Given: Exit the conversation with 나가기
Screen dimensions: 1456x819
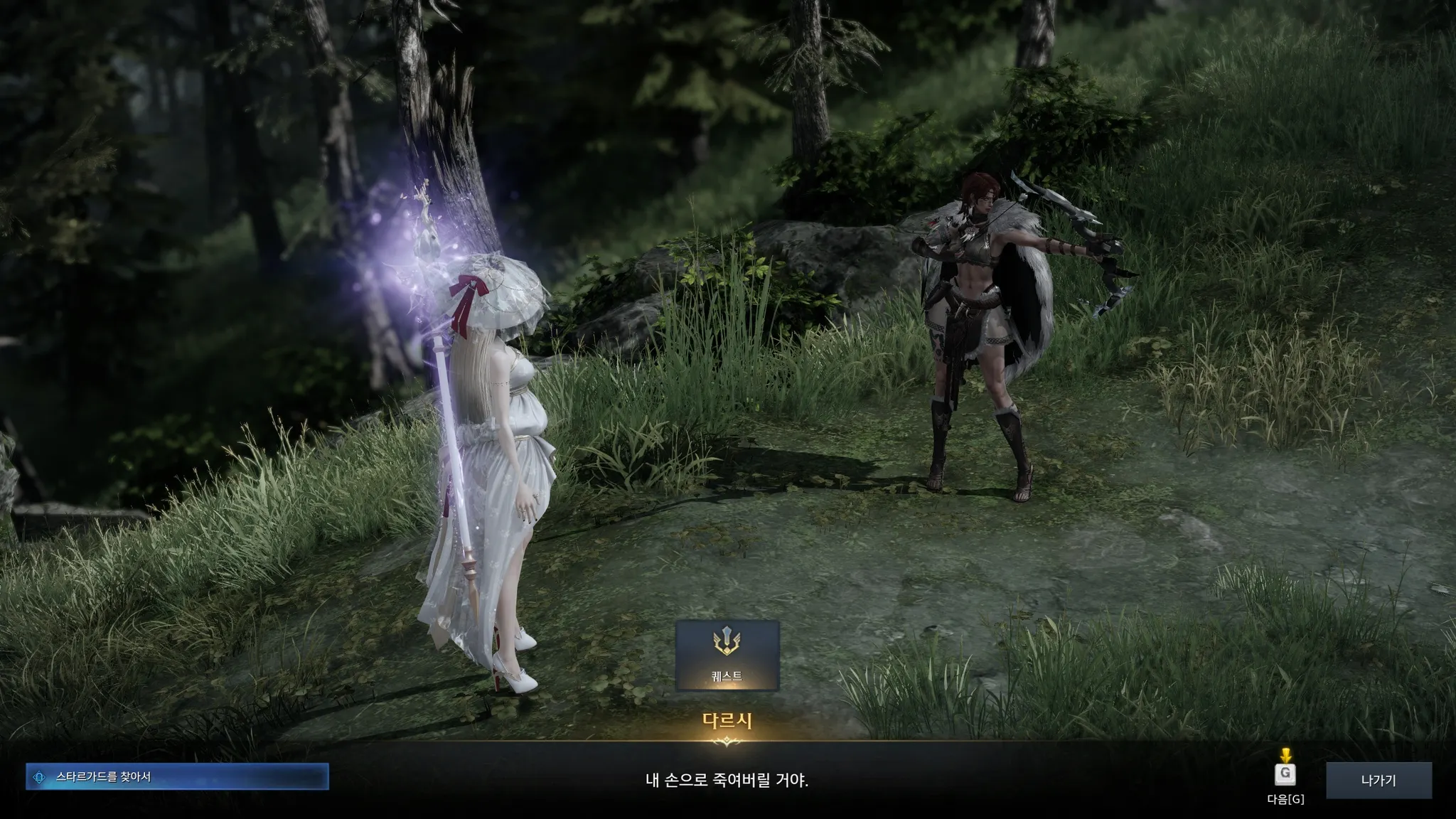Looking at the screenshot, I should click(x=1378, y=780).
